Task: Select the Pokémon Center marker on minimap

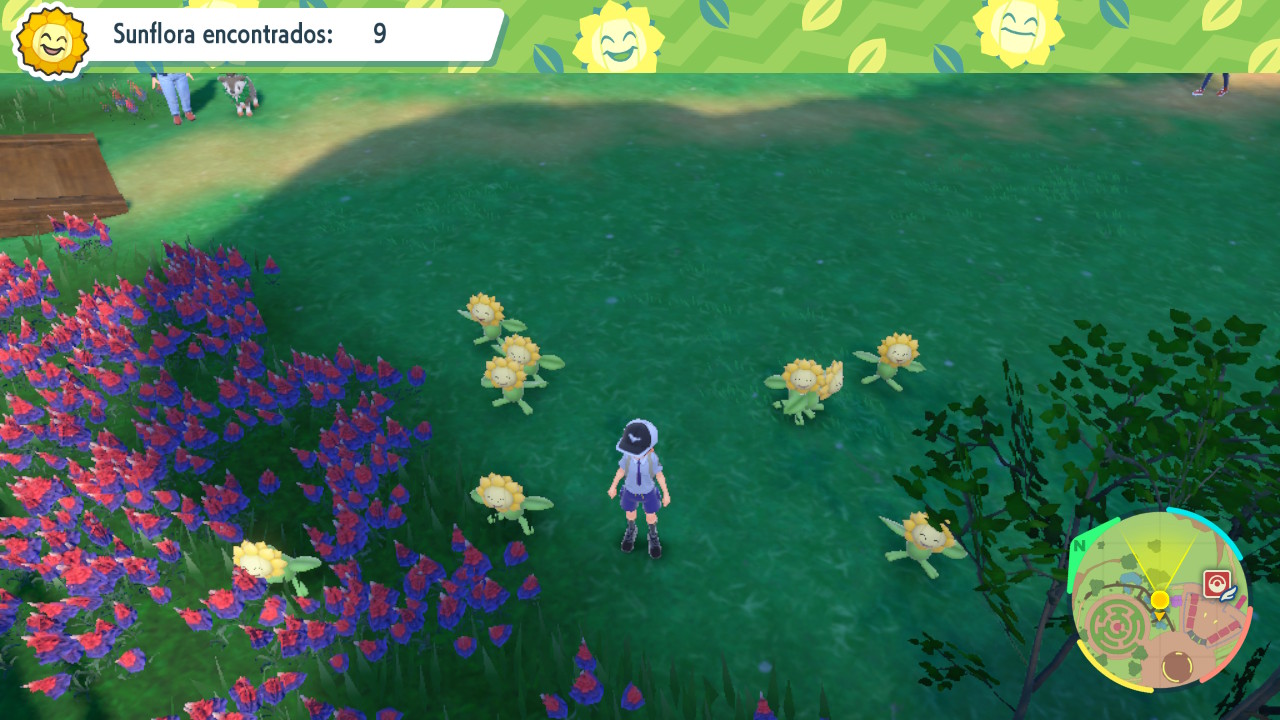Action: pos(1217,585)
